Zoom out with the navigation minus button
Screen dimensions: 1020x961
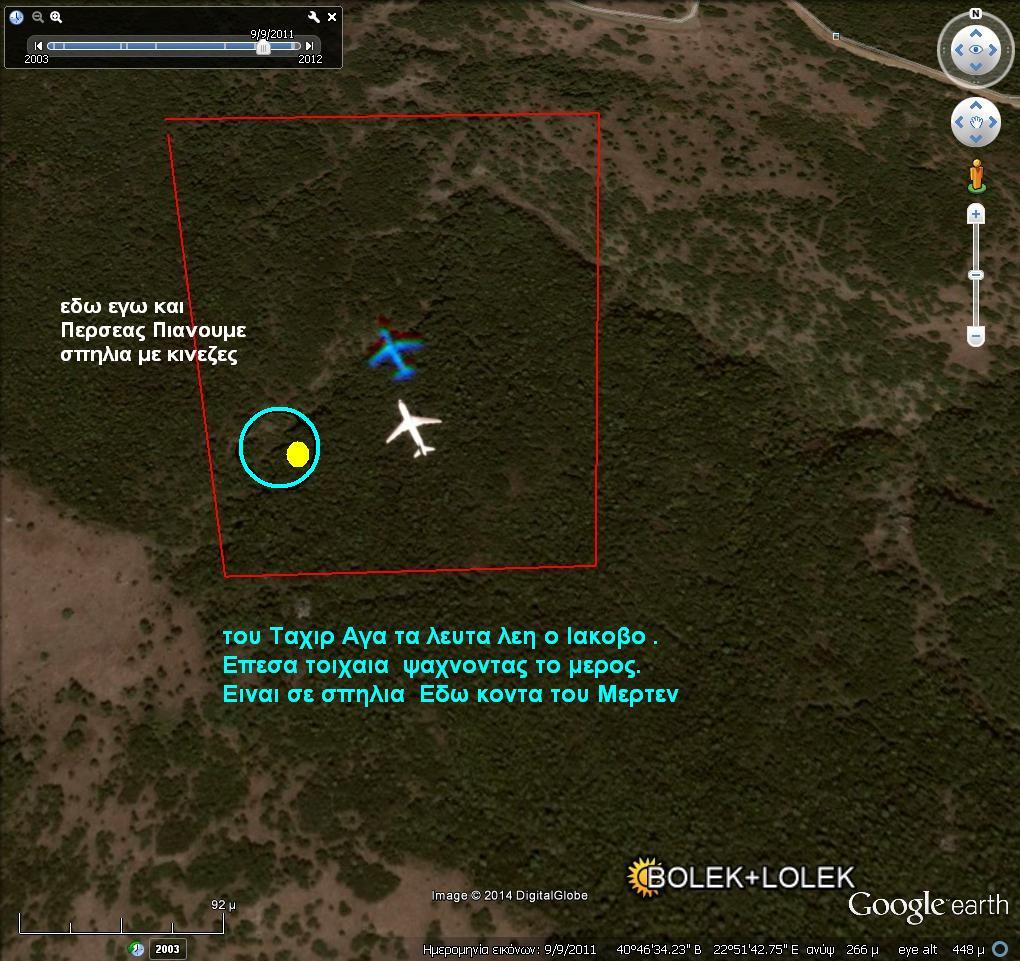coord(976,338)
